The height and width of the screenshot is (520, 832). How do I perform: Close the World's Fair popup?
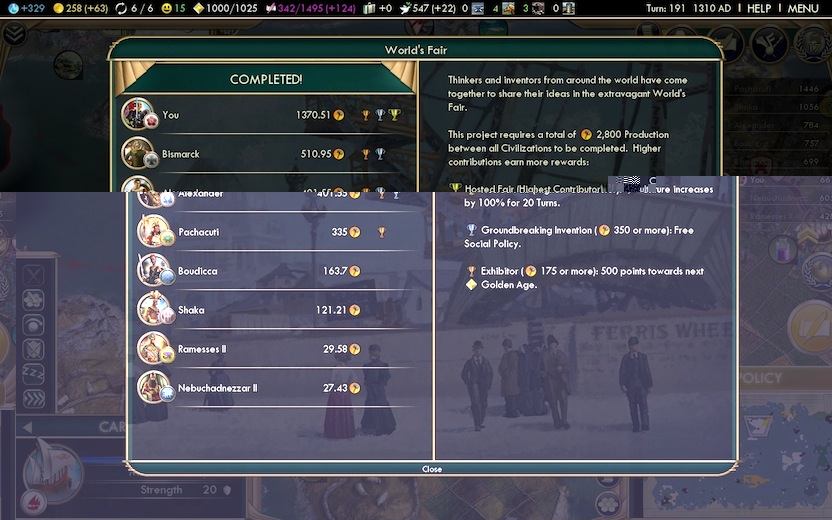432,469
